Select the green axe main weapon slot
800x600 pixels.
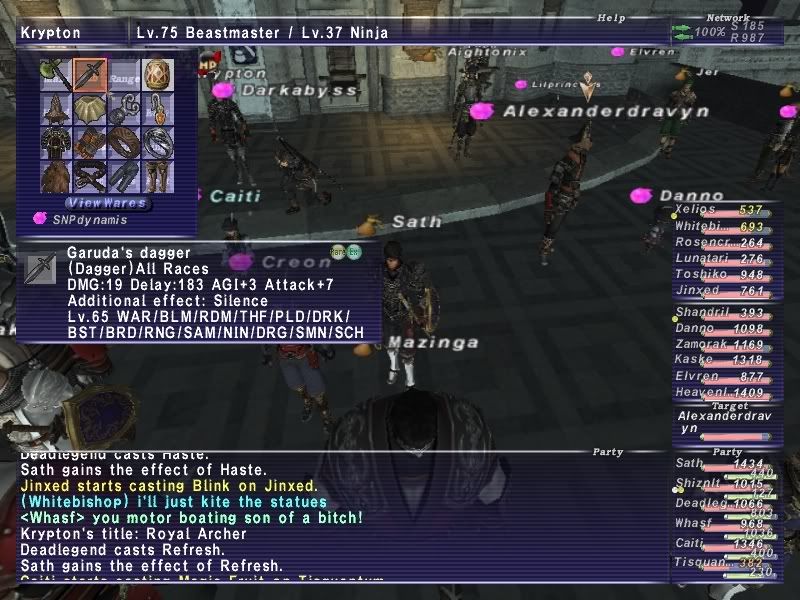[56, 74]
